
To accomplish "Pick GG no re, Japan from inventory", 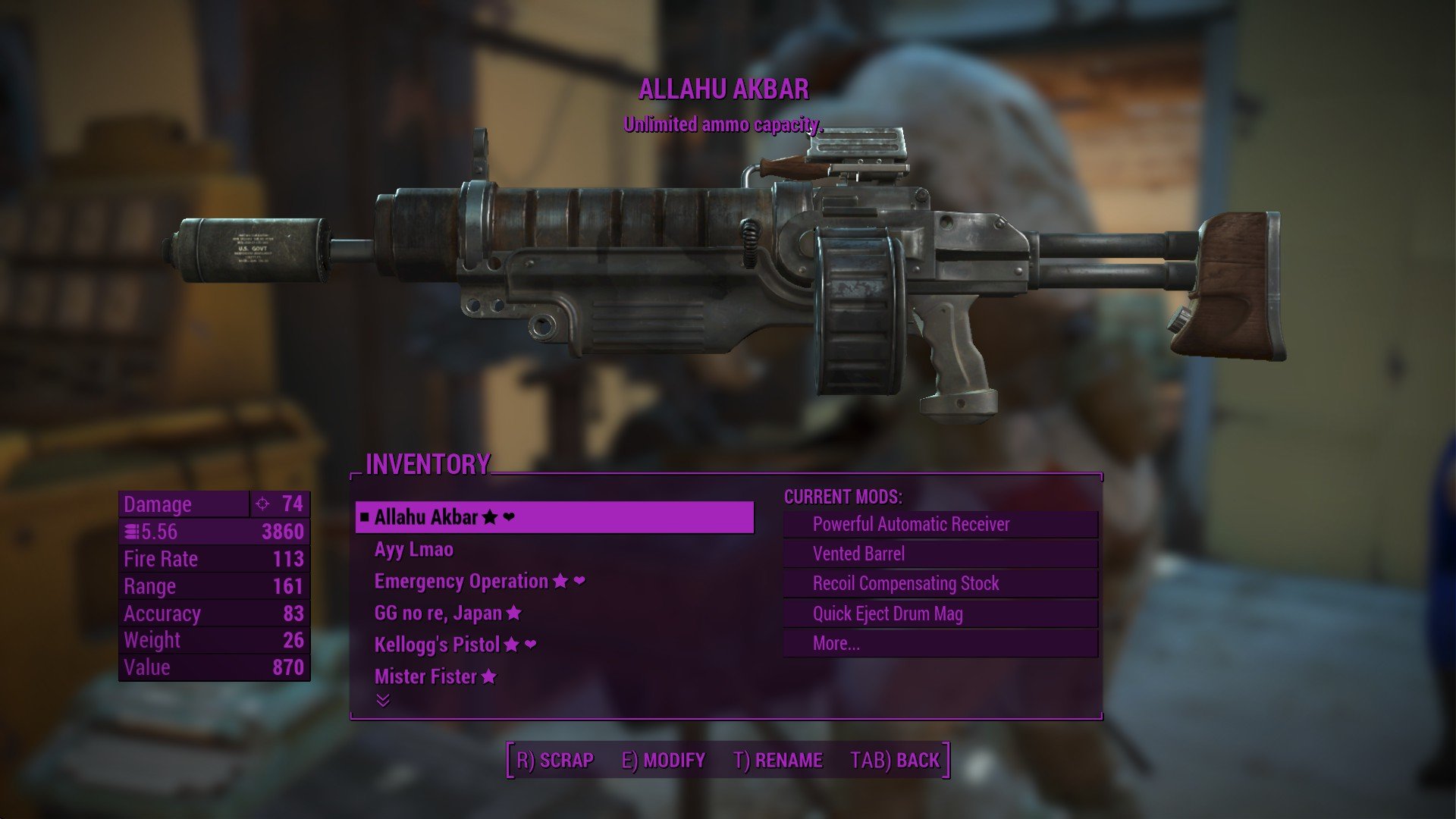I will pos(438,613).
